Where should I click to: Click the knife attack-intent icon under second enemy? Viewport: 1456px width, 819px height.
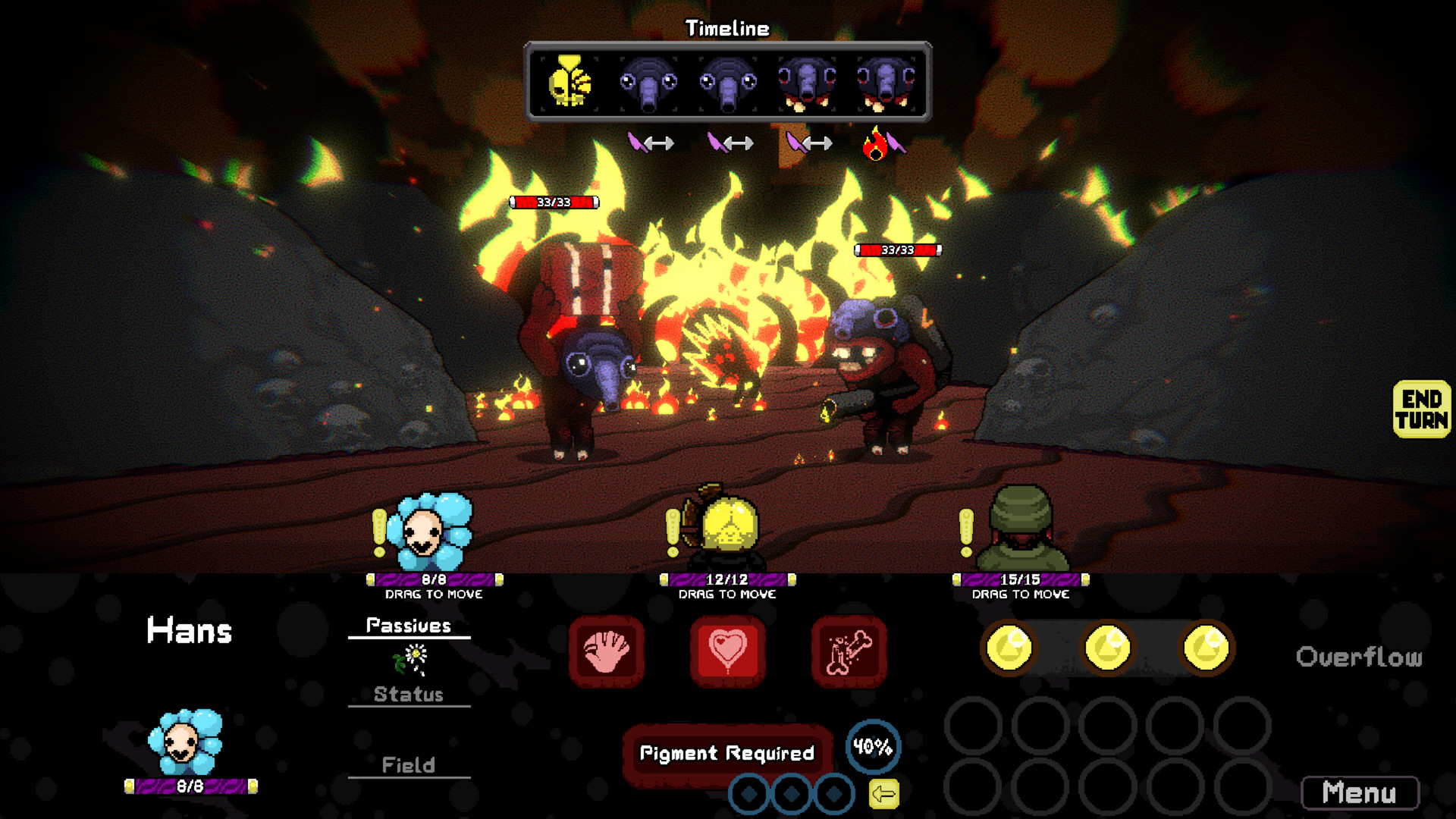point(718,143)
